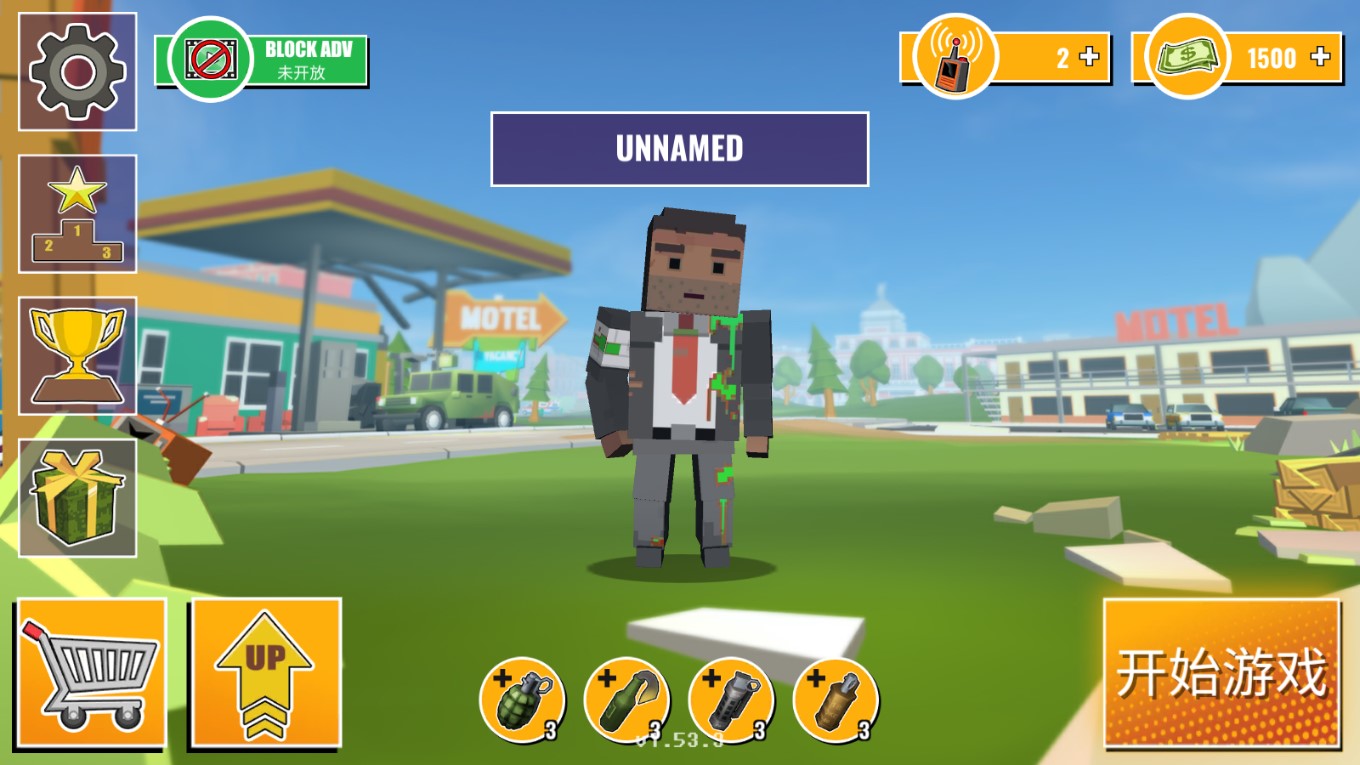The image size is (1360, 765).
Task: Select the molotov bottle slot
Action: tap(627, 699)
